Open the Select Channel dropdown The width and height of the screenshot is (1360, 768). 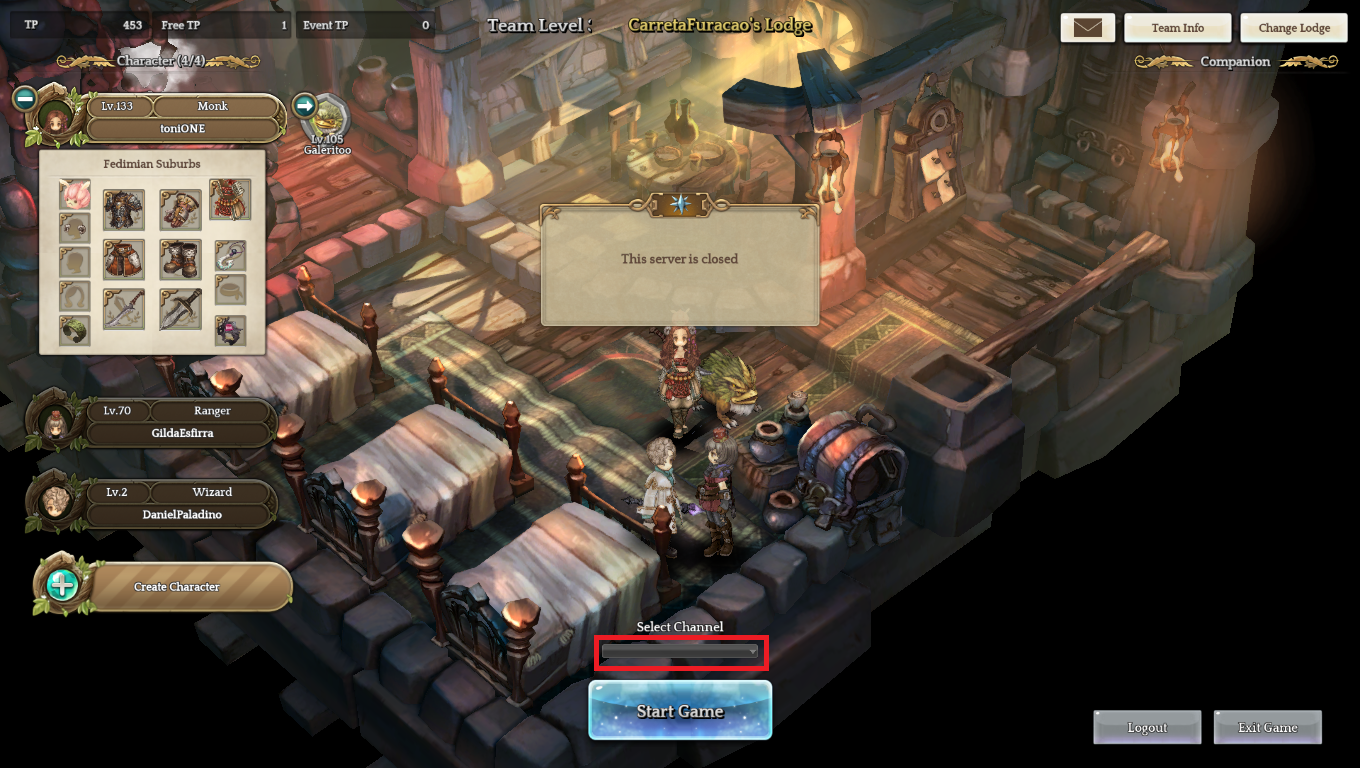coord(680,652)
